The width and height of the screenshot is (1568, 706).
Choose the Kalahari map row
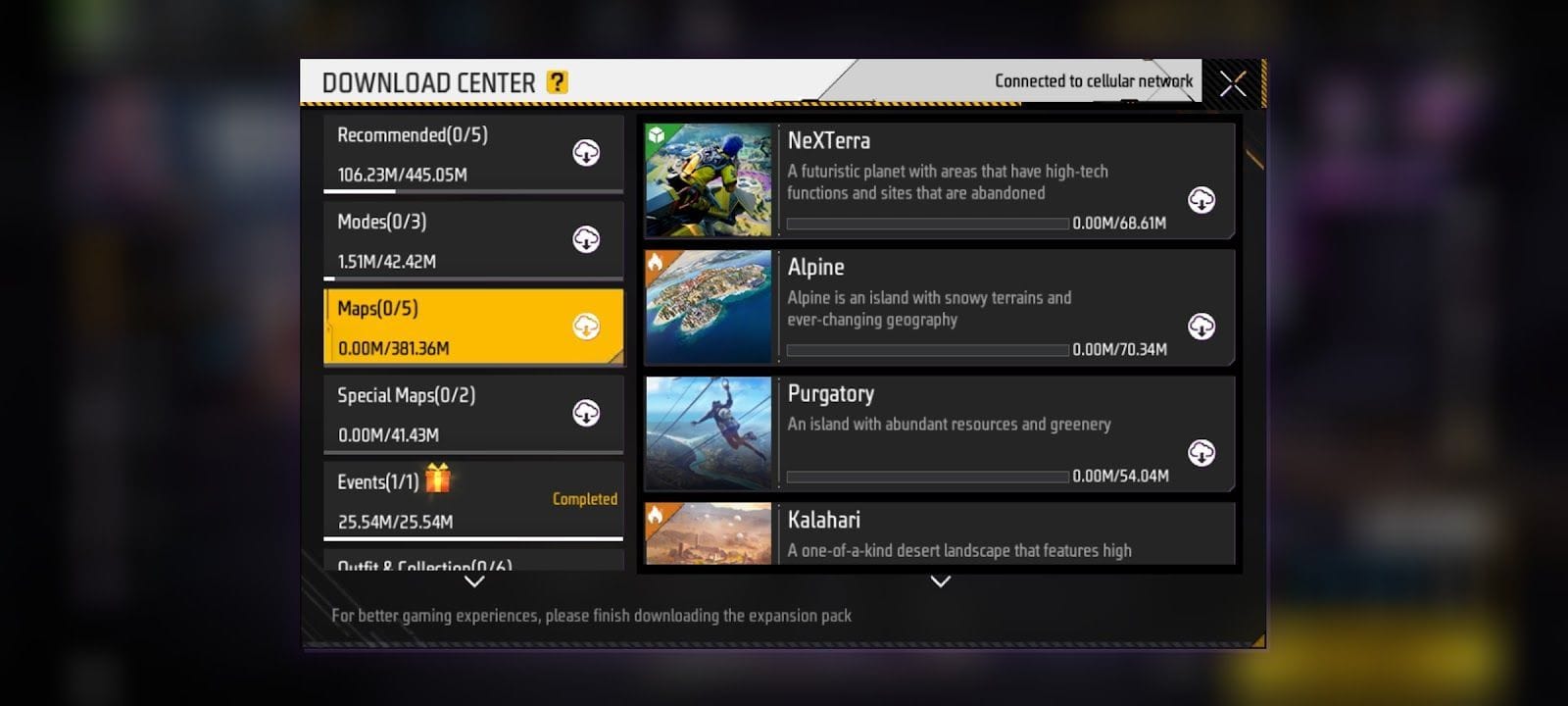pyautogui.click(x=980, y=534)
